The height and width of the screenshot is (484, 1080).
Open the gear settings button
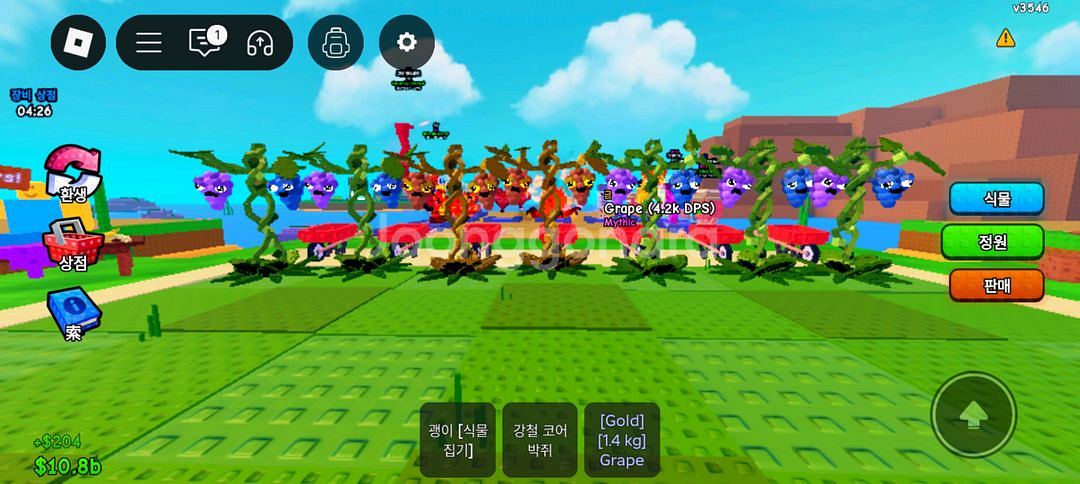(x=406, y=43)
